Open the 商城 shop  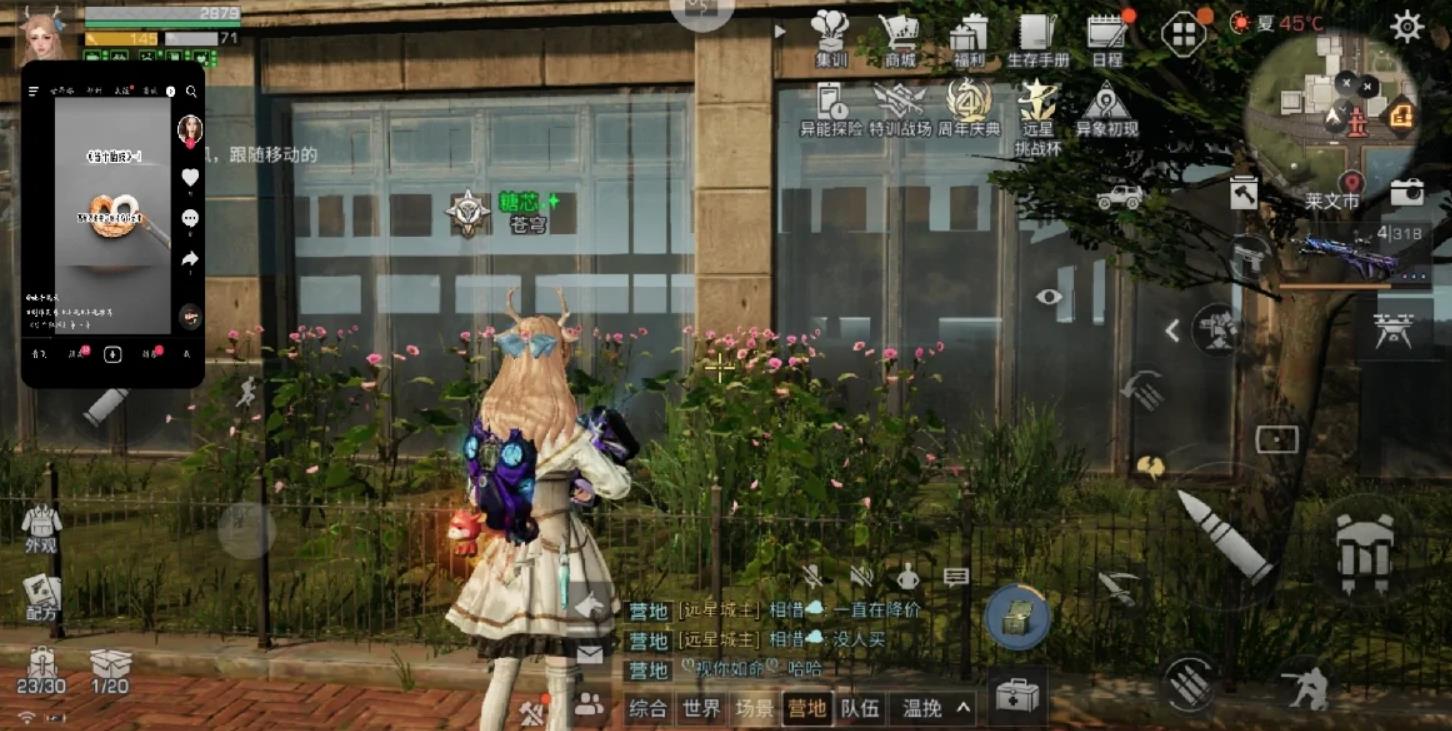pos(899,37)
